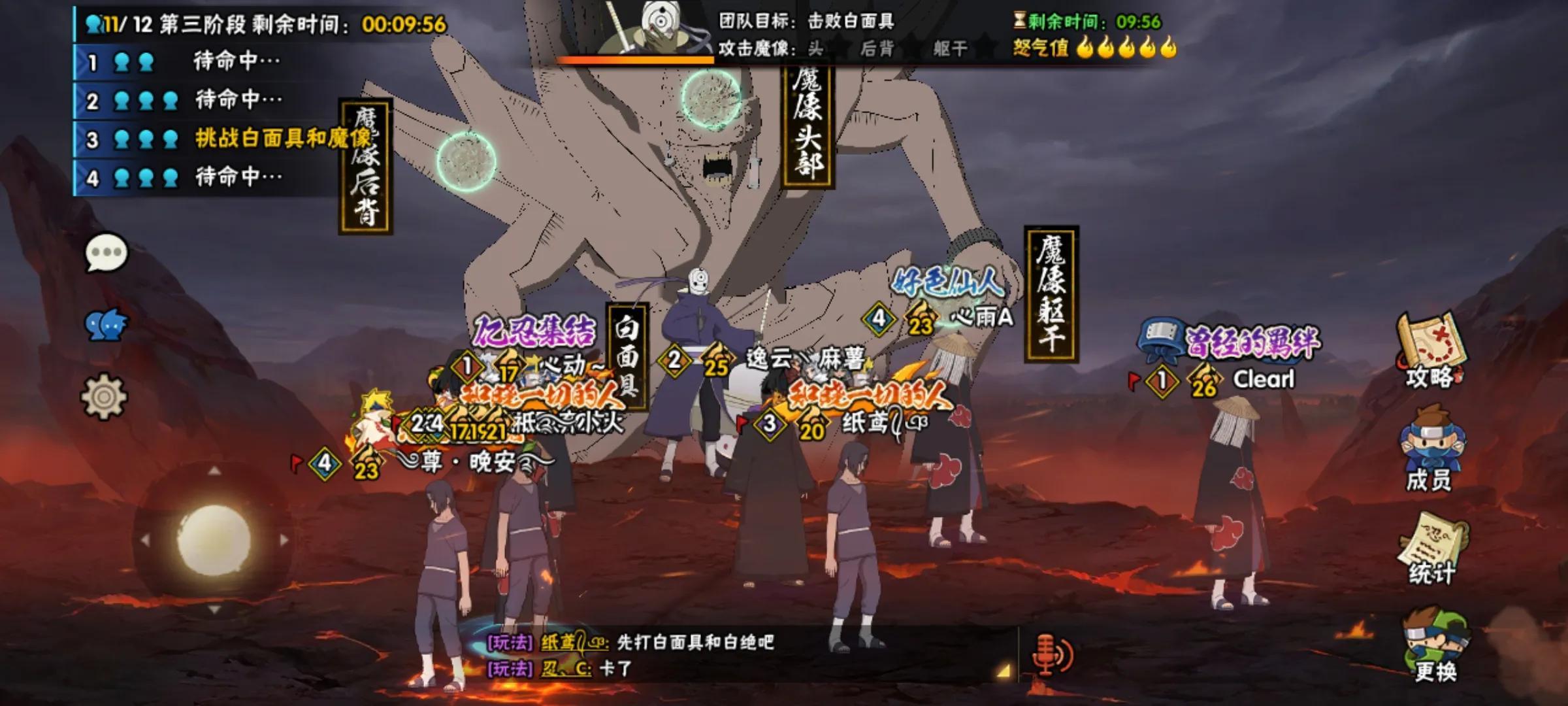The height and width of the screenshot is (706, 1568).
Task: Choose the 白面具 target banner
Action: click(x=627, y=356)
